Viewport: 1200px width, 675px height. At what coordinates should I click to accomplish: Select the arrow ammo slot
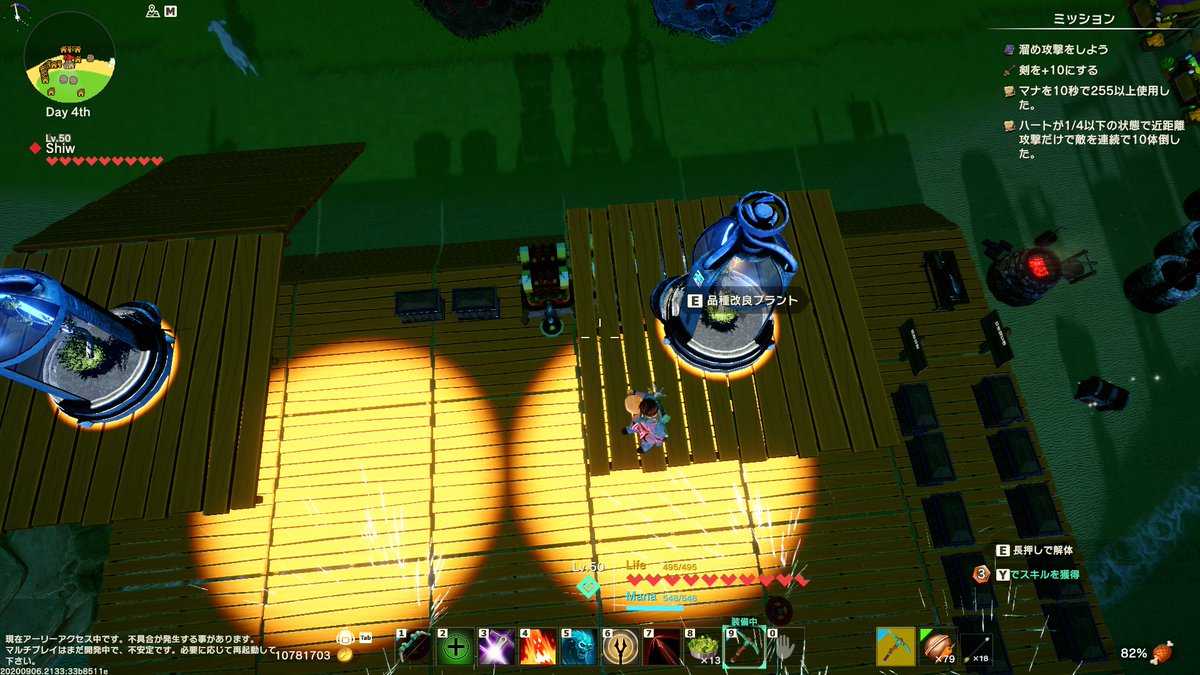tap(980, 647)
